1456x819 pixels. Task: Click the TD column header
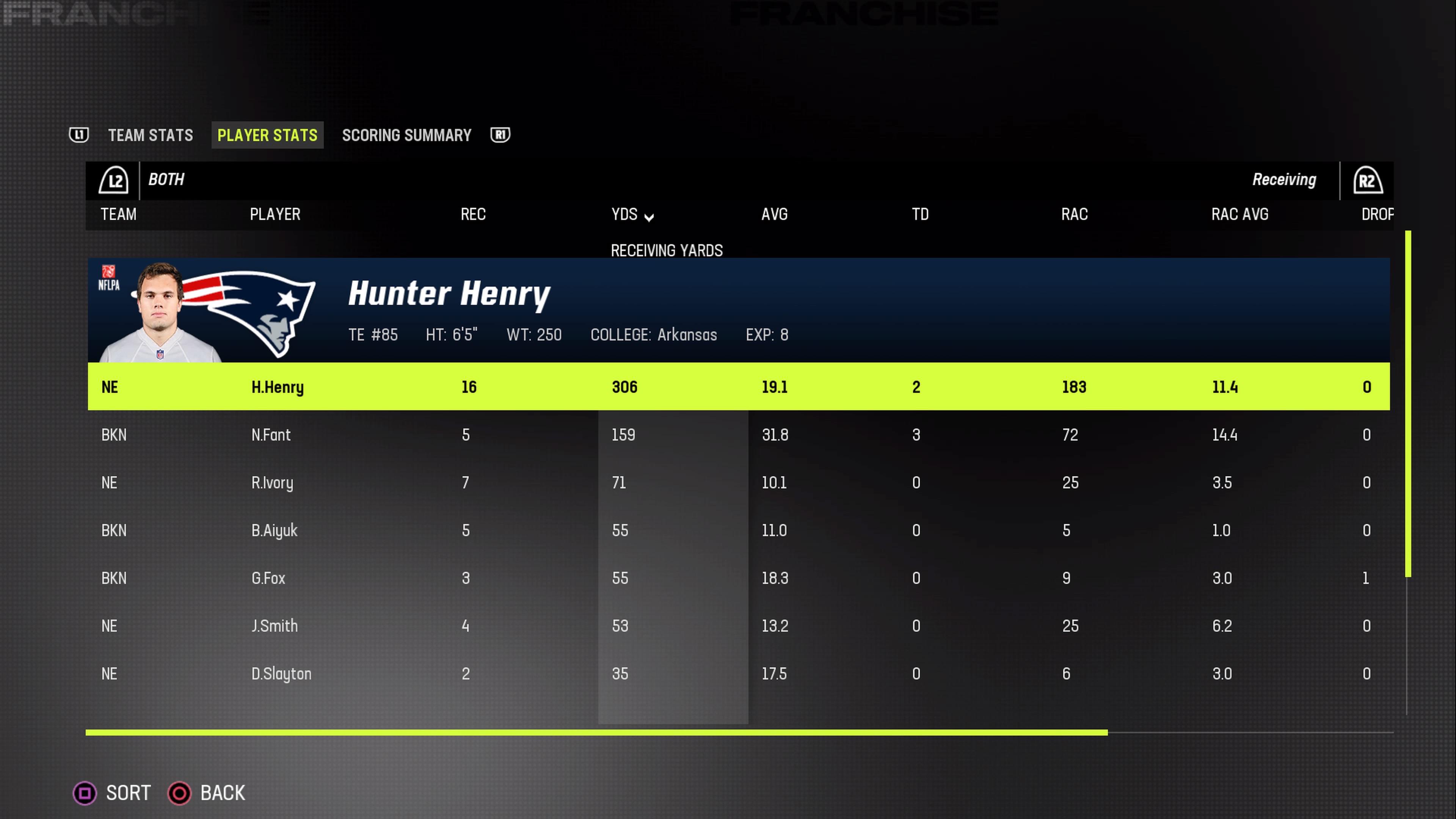point(919,214)
